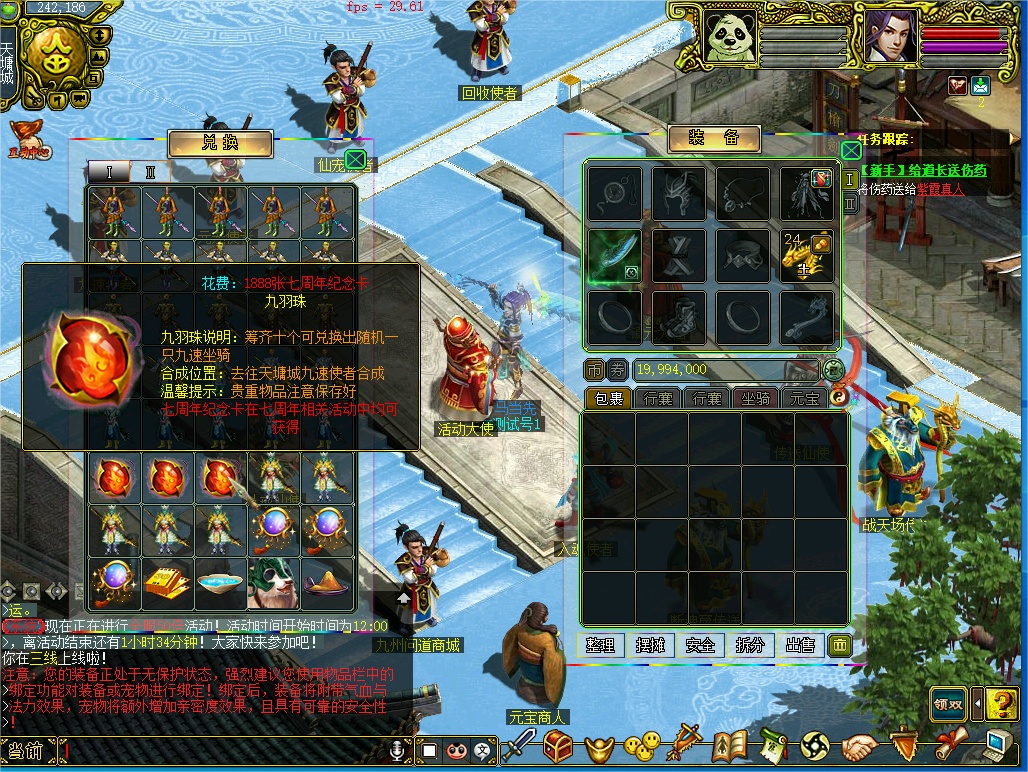Switch to the 元宝 tab
Screen dimensions: 1028x772
(x=805, y=398)
